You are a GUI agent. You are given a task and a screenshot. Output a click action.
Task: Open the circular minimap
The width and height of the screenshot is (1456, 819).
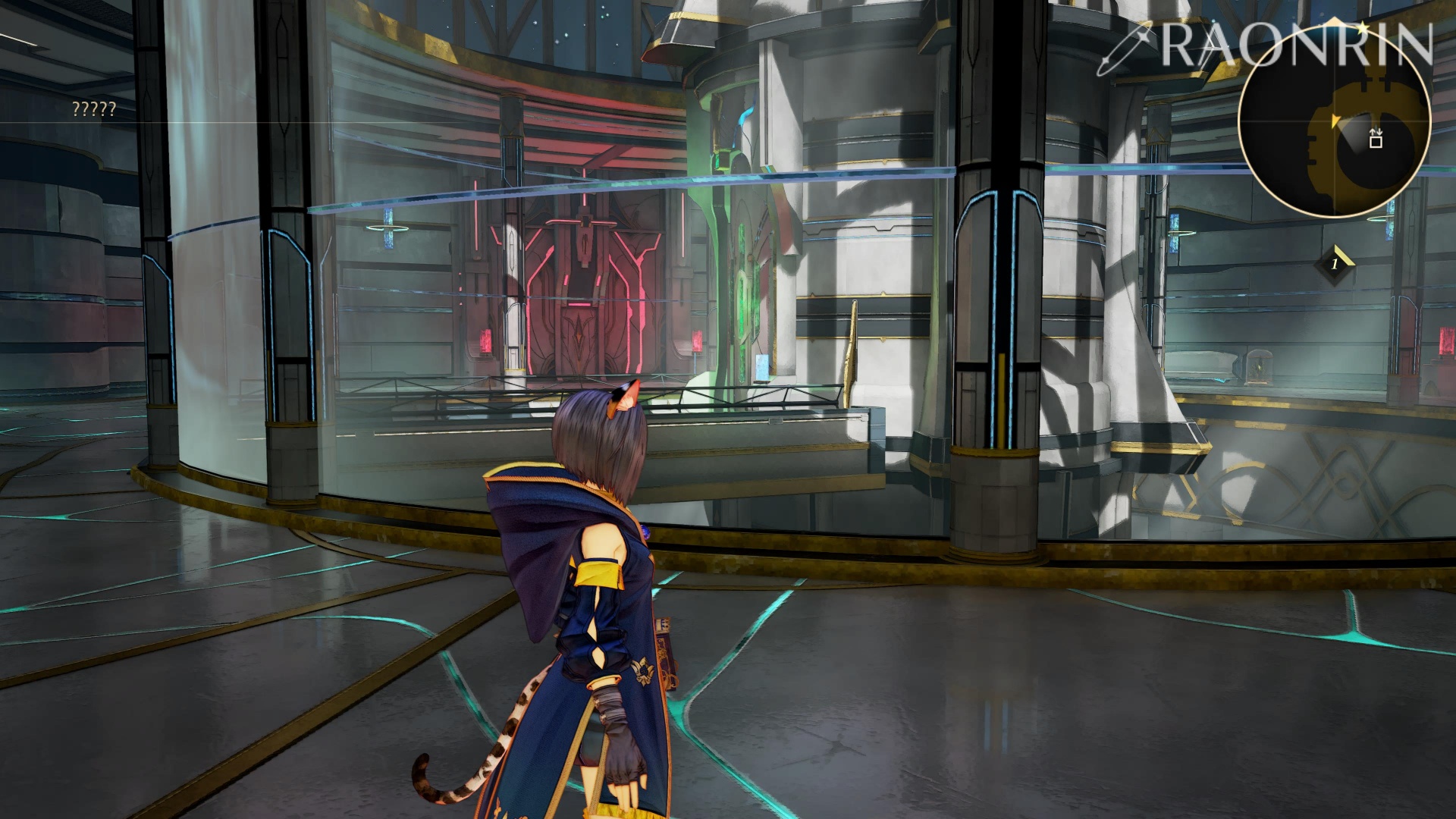(1334, 123)
